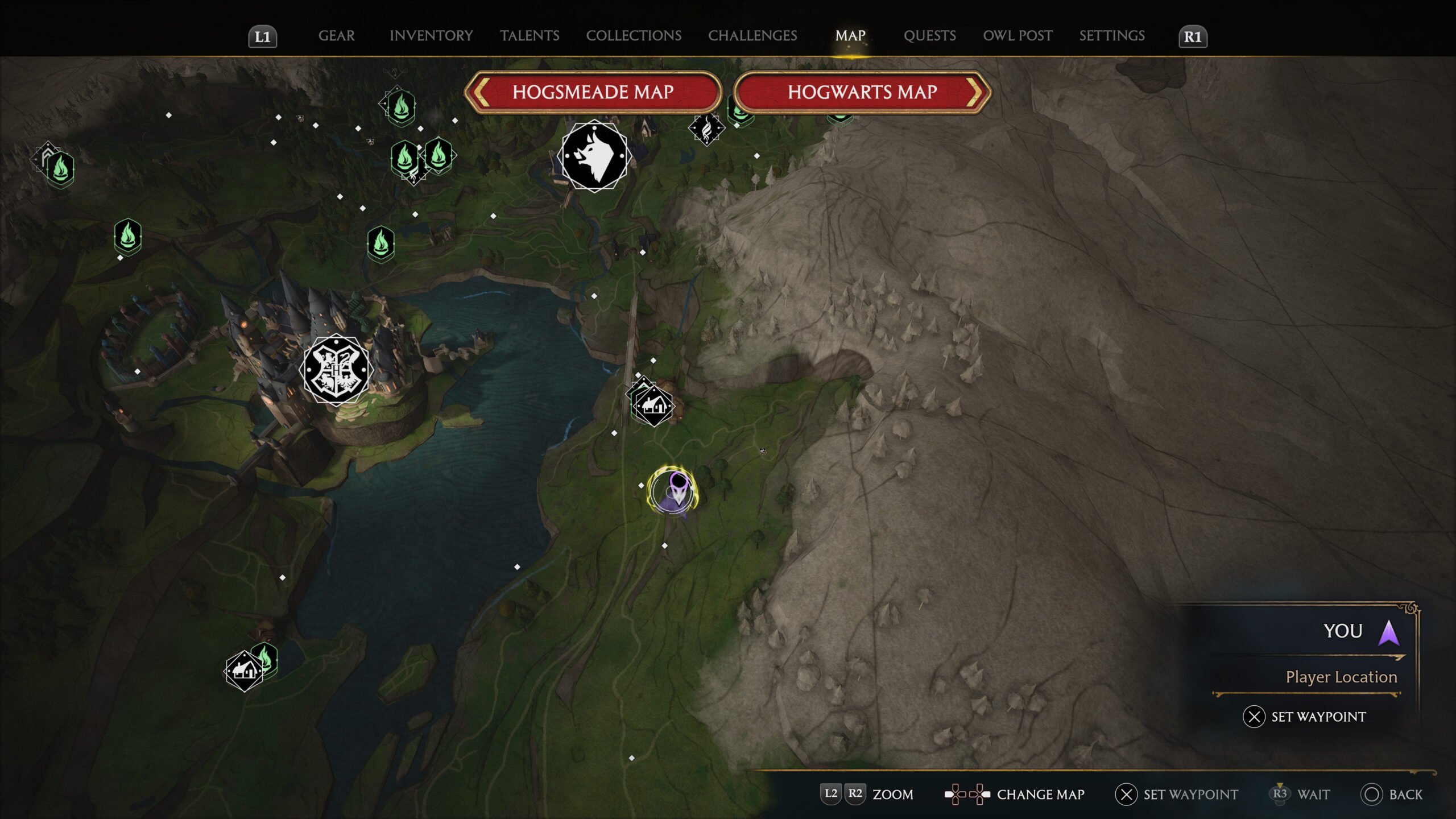Viewport: 1456px width, 819px height.
Task: Open the Settings tab
Action: (1112, 36)
